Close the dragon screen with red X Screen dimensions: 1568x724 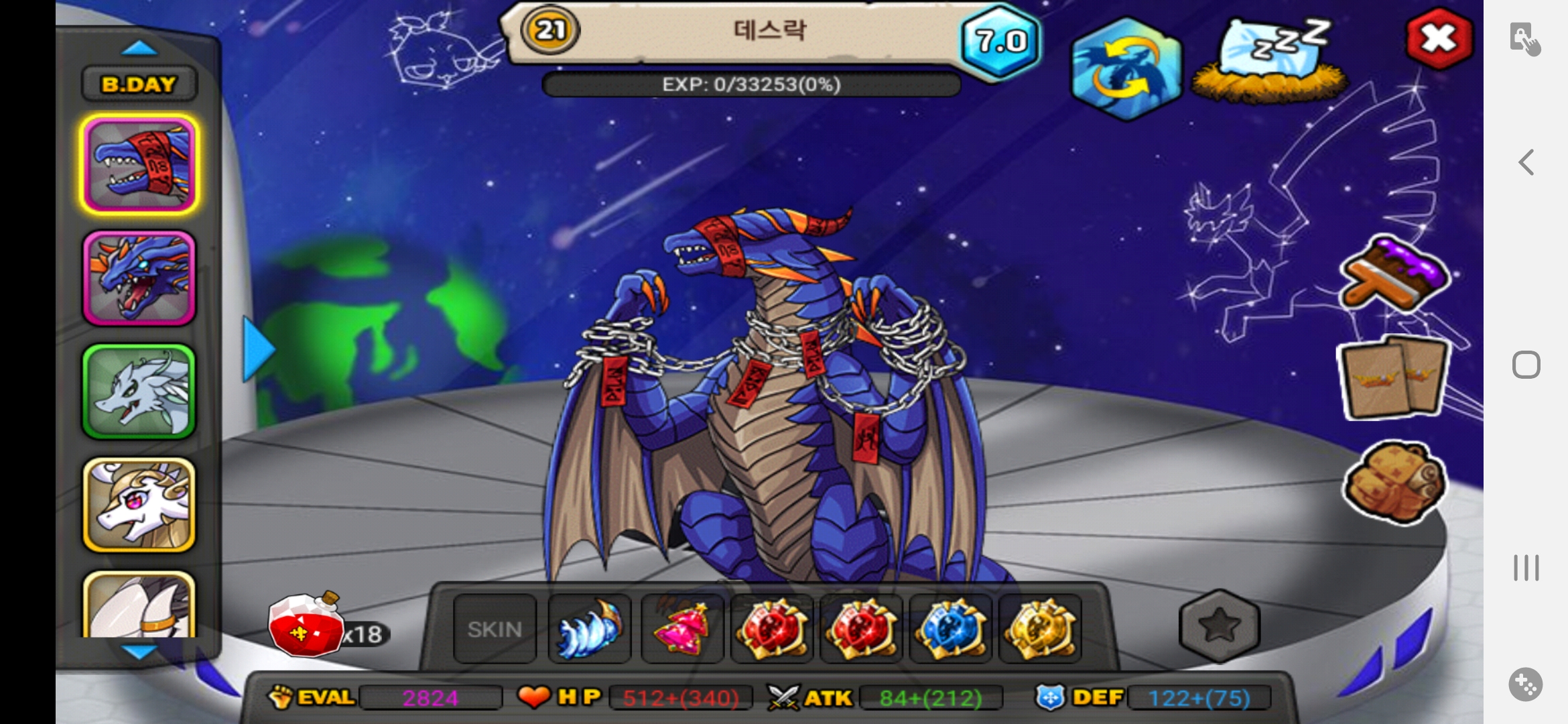[1439, 39]
